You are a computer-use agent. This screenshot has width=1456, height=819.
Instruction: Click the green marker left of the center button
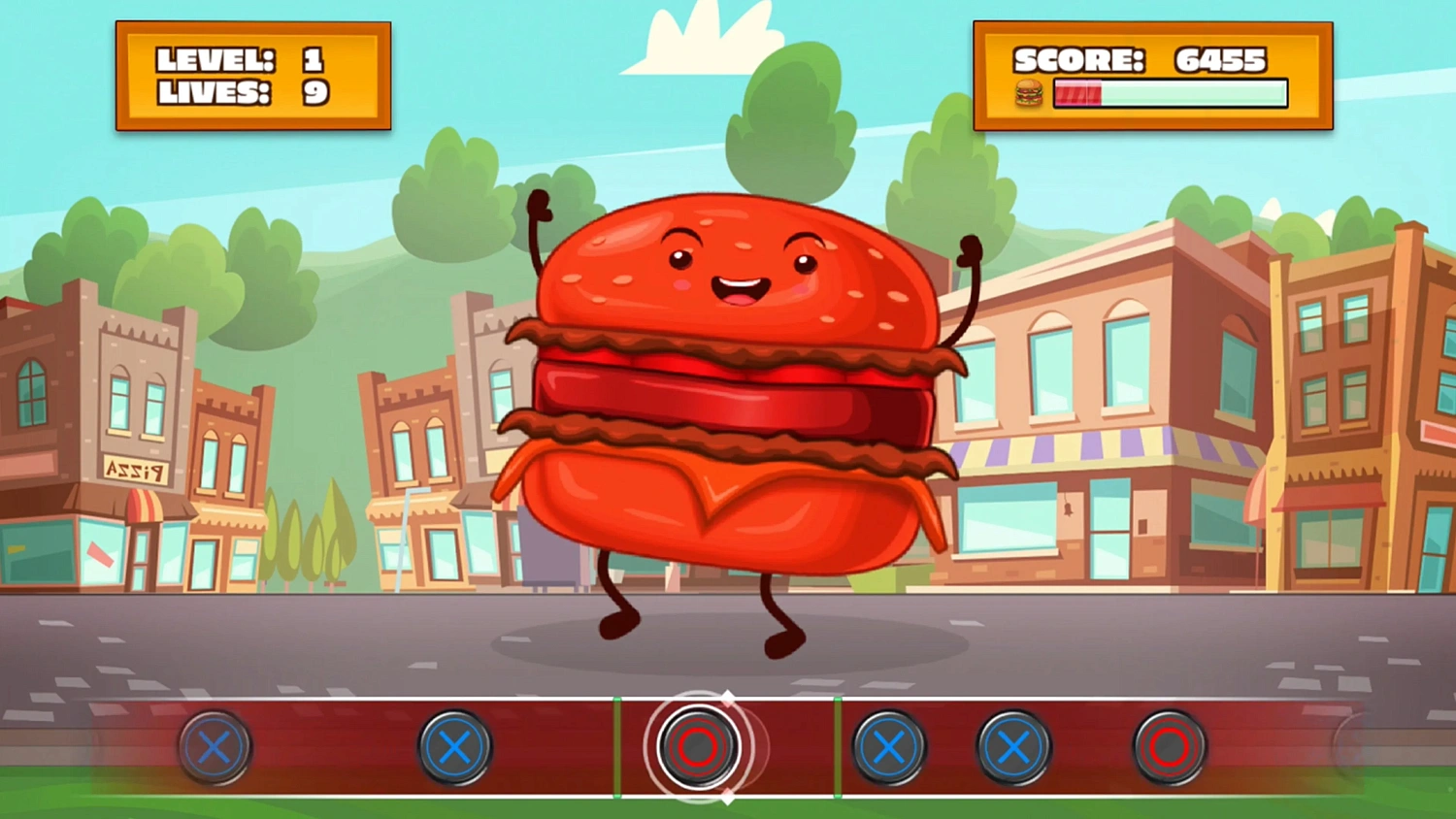coord(617,747)
